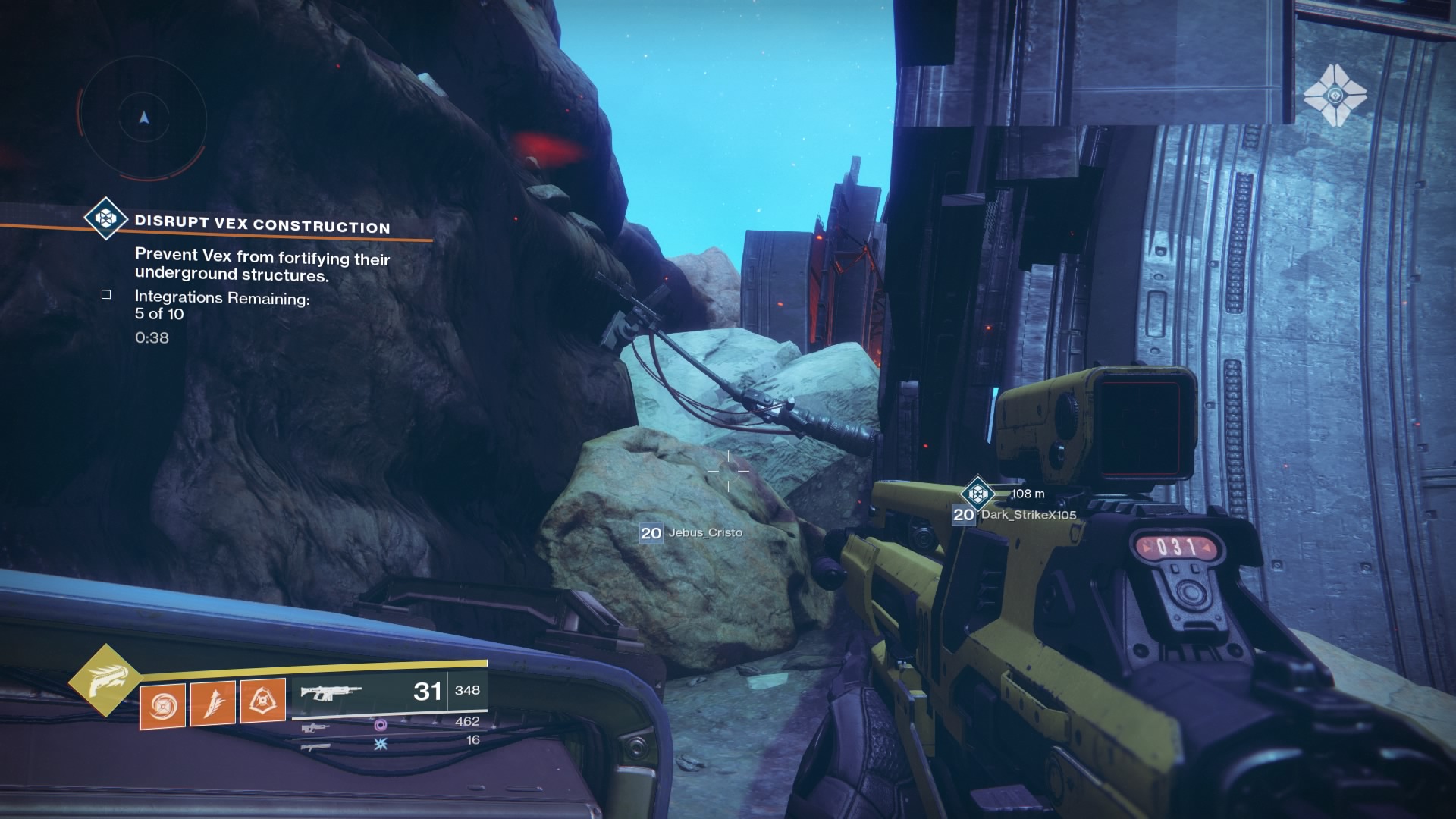Click the public event waypoint marker
The height and width of the screenshot is (819, 1456).
point(977,494)
